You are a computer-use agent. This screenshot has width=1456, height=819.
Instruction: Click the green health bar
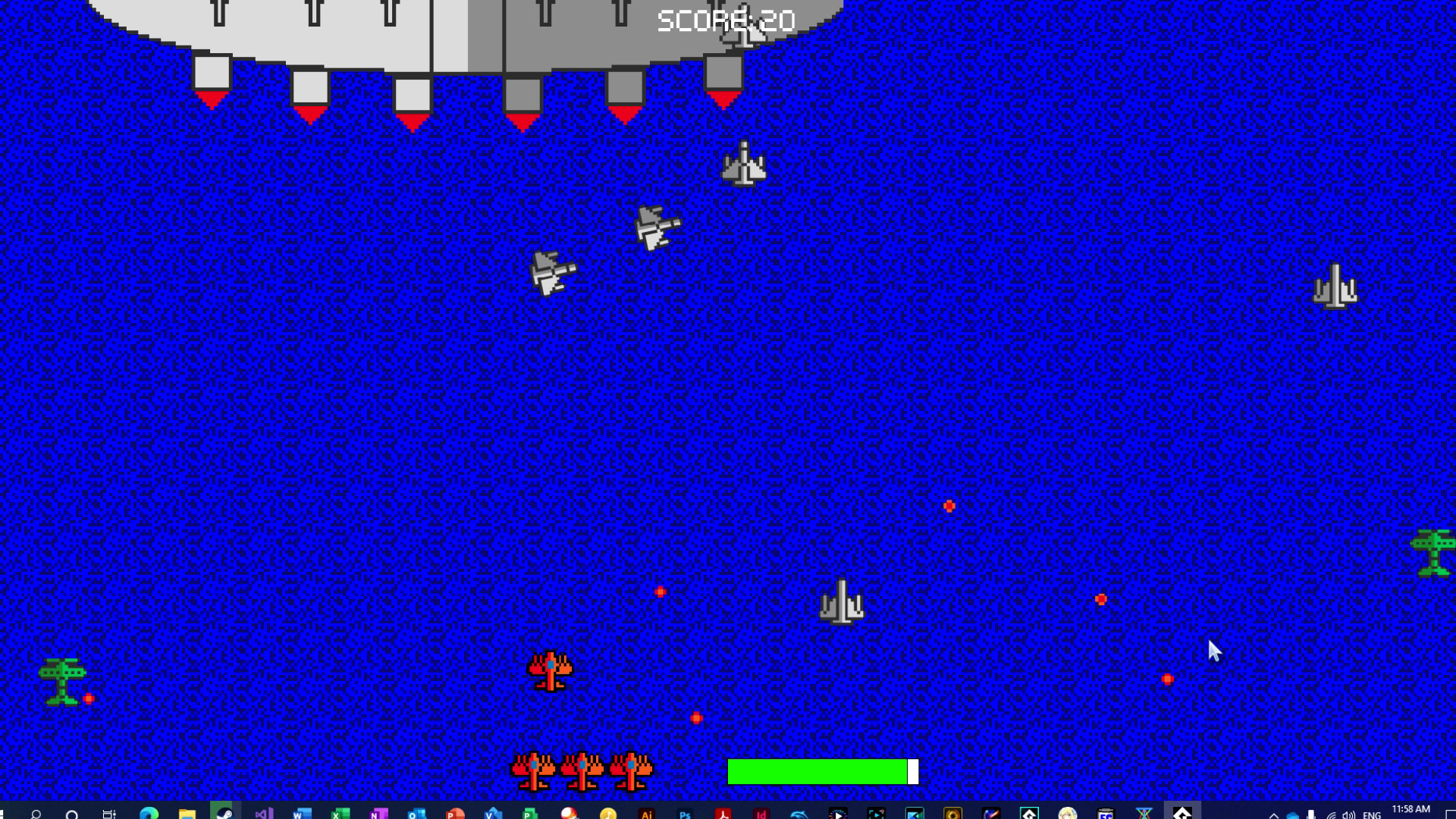pos(817,770)
